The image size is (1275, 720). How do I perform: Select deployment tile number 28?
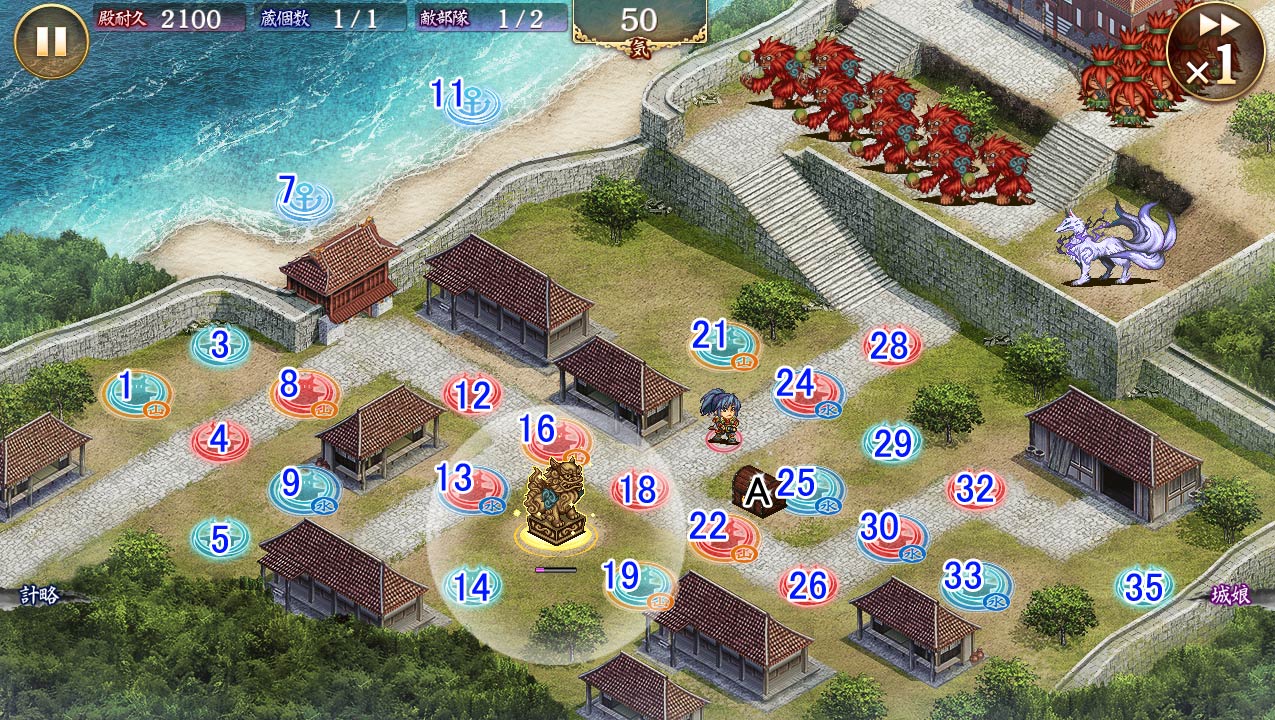point(891,347)
